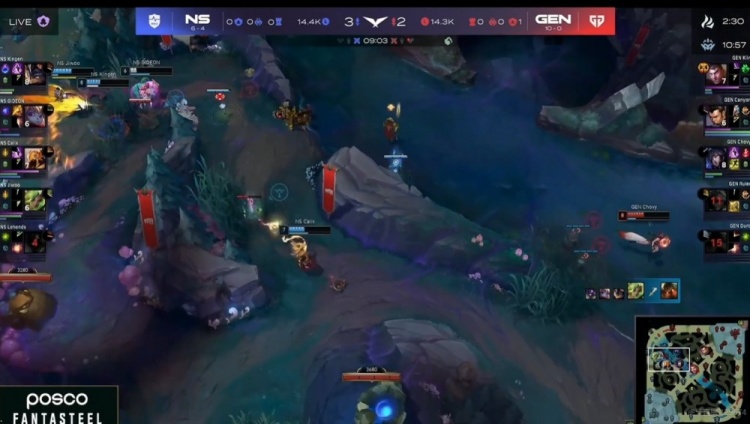Click the NS team logo on scoreboard
The width and height of the screenshot is (750, 424).
[153, 20]
